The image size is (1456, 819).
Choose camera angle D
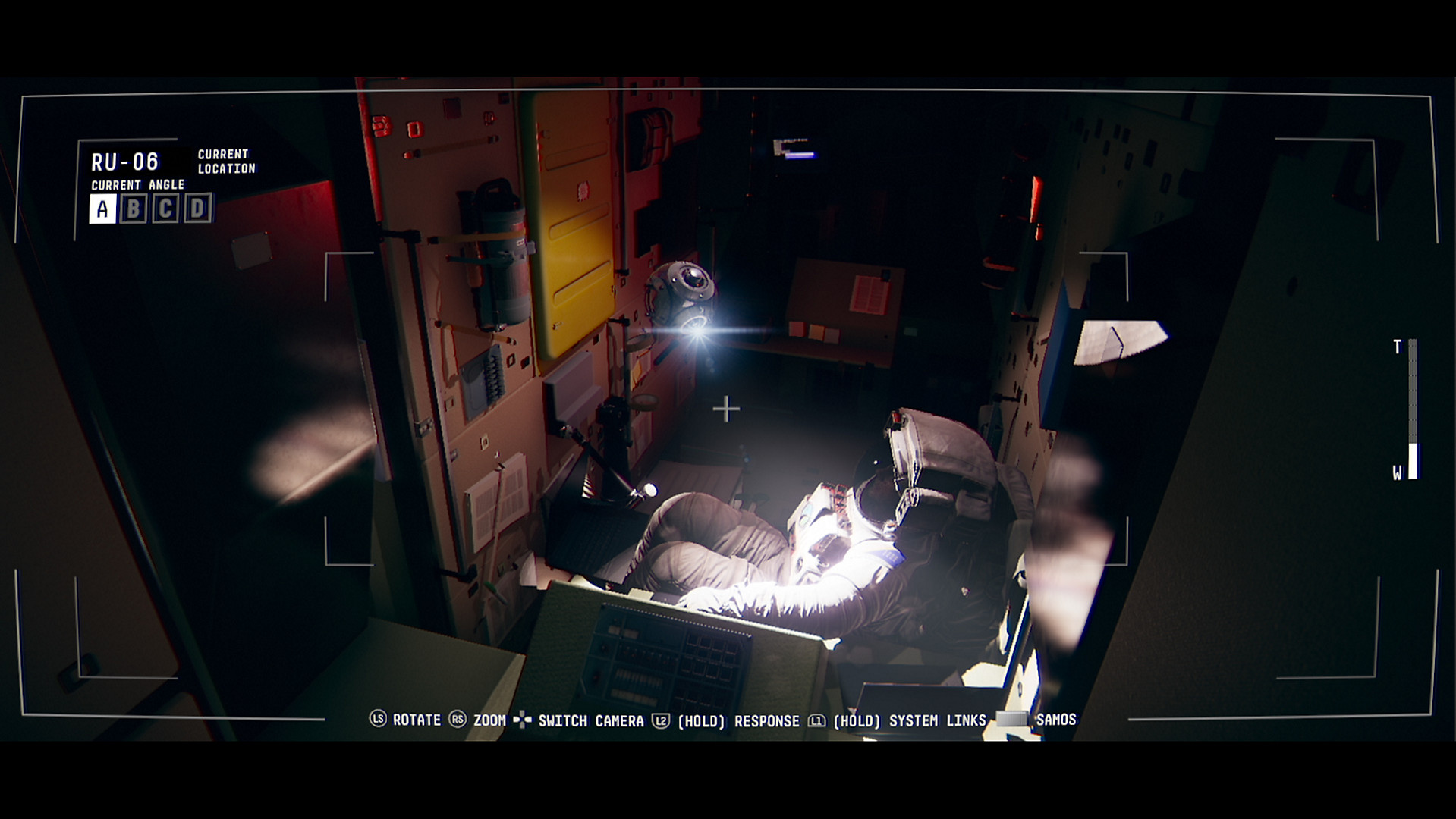[x=197, y=208]
